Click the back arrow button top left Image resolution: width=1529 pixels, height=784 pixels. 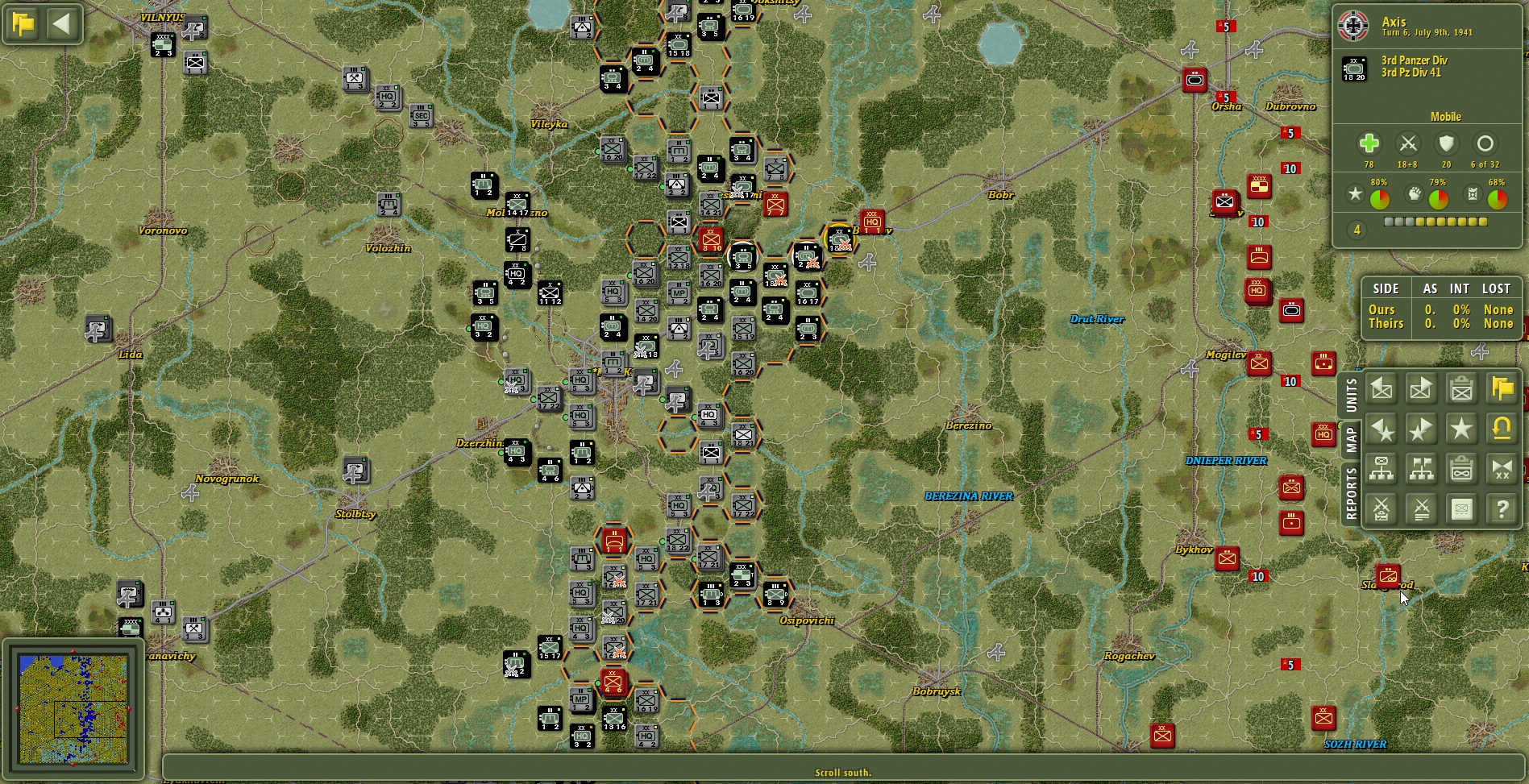[60, 23]
